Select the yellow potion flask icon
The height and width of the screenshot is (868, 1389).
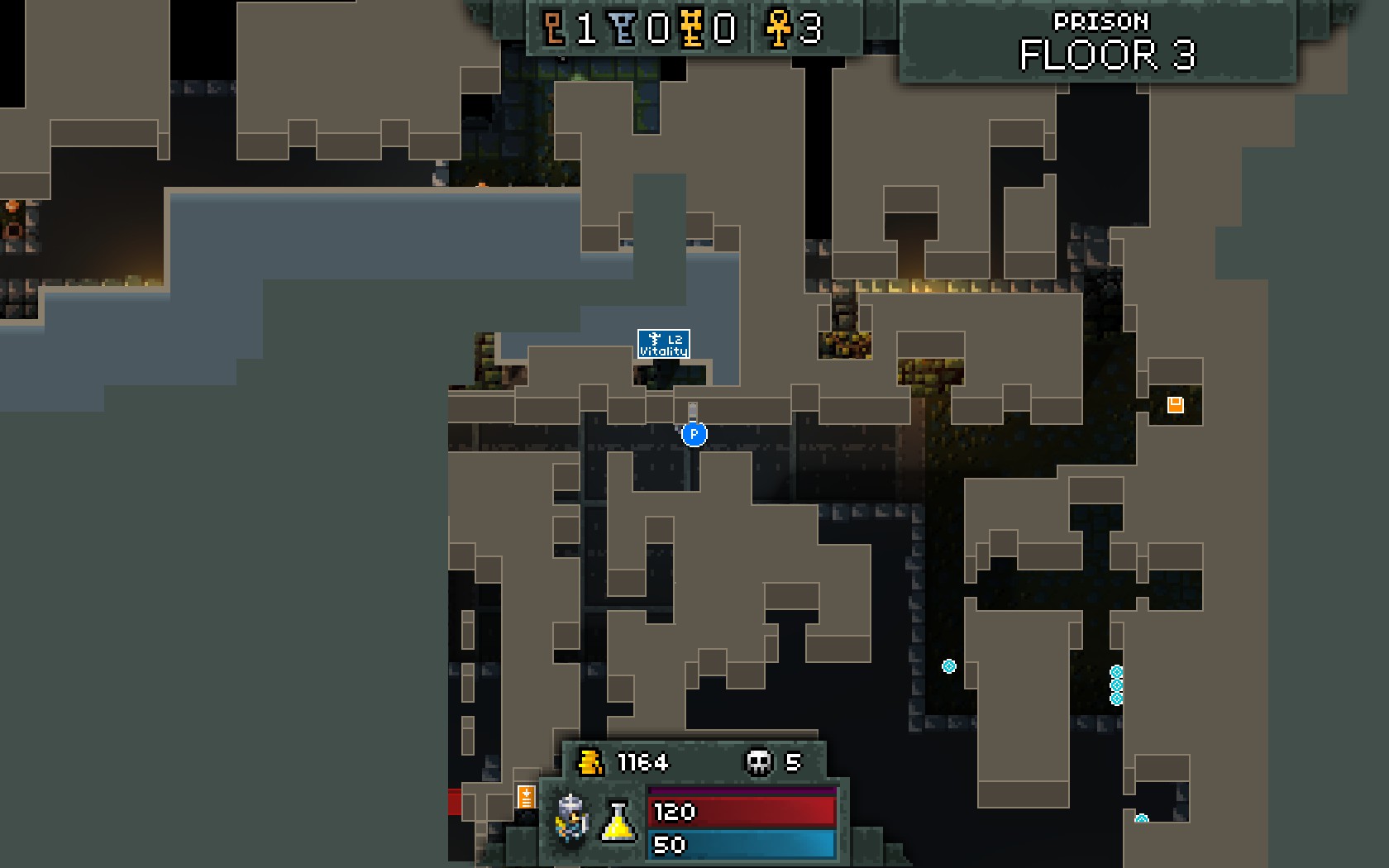pos(618,821)
